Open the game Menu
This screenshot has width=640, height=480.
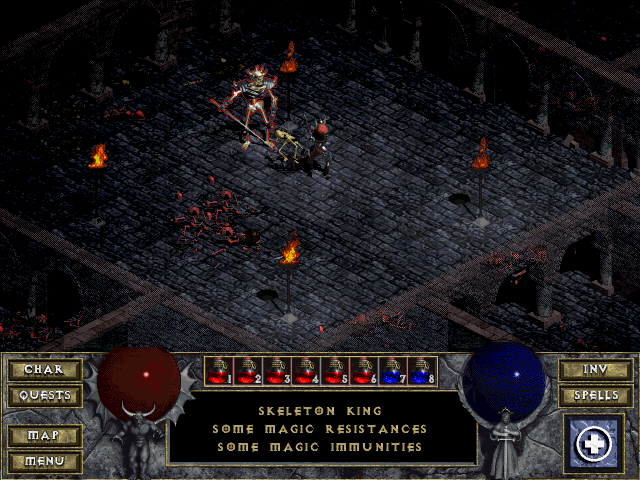tap(44, 461)
